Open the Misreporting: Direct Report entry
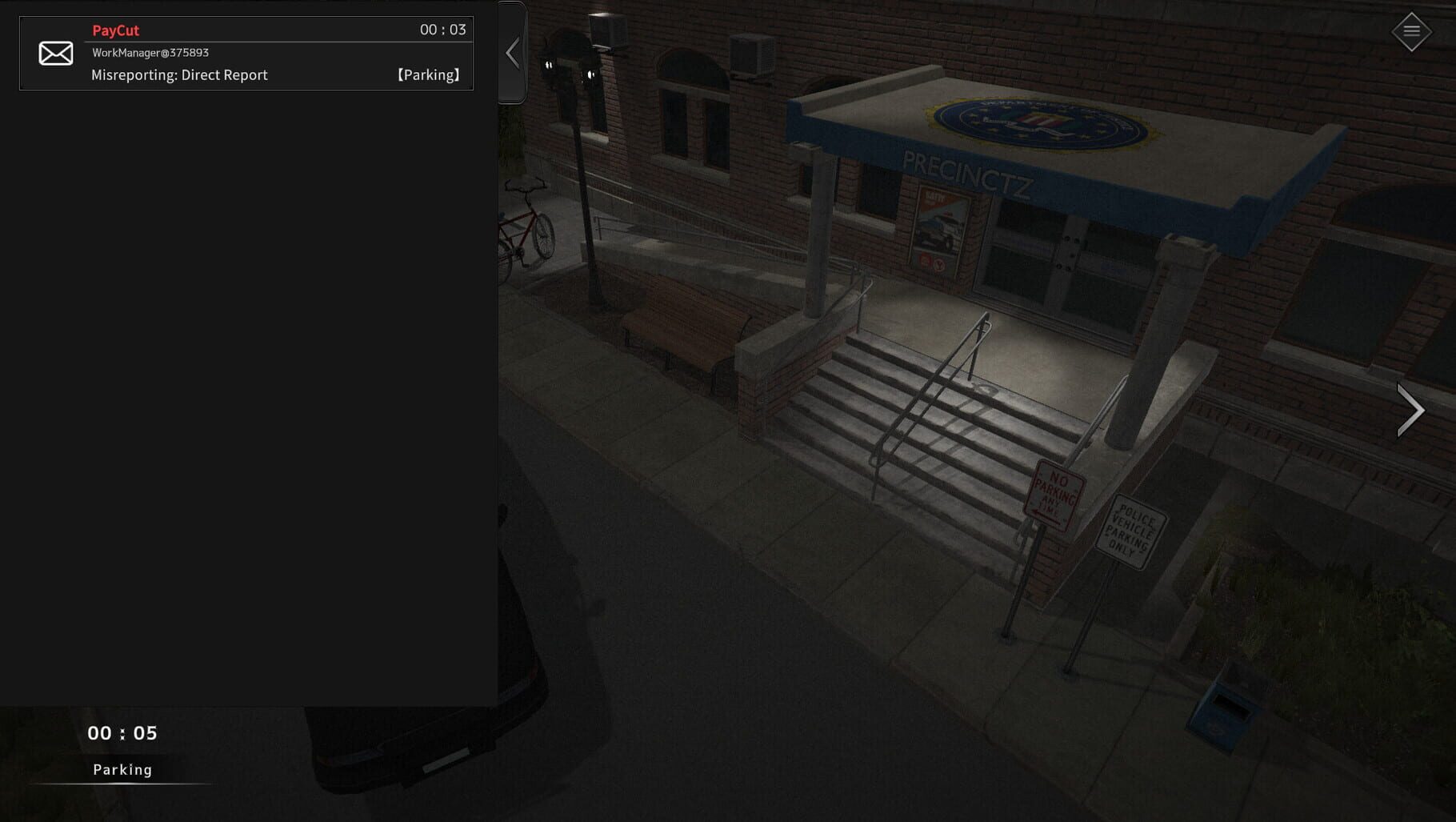 pyautogui.click(x=180, y=74)
